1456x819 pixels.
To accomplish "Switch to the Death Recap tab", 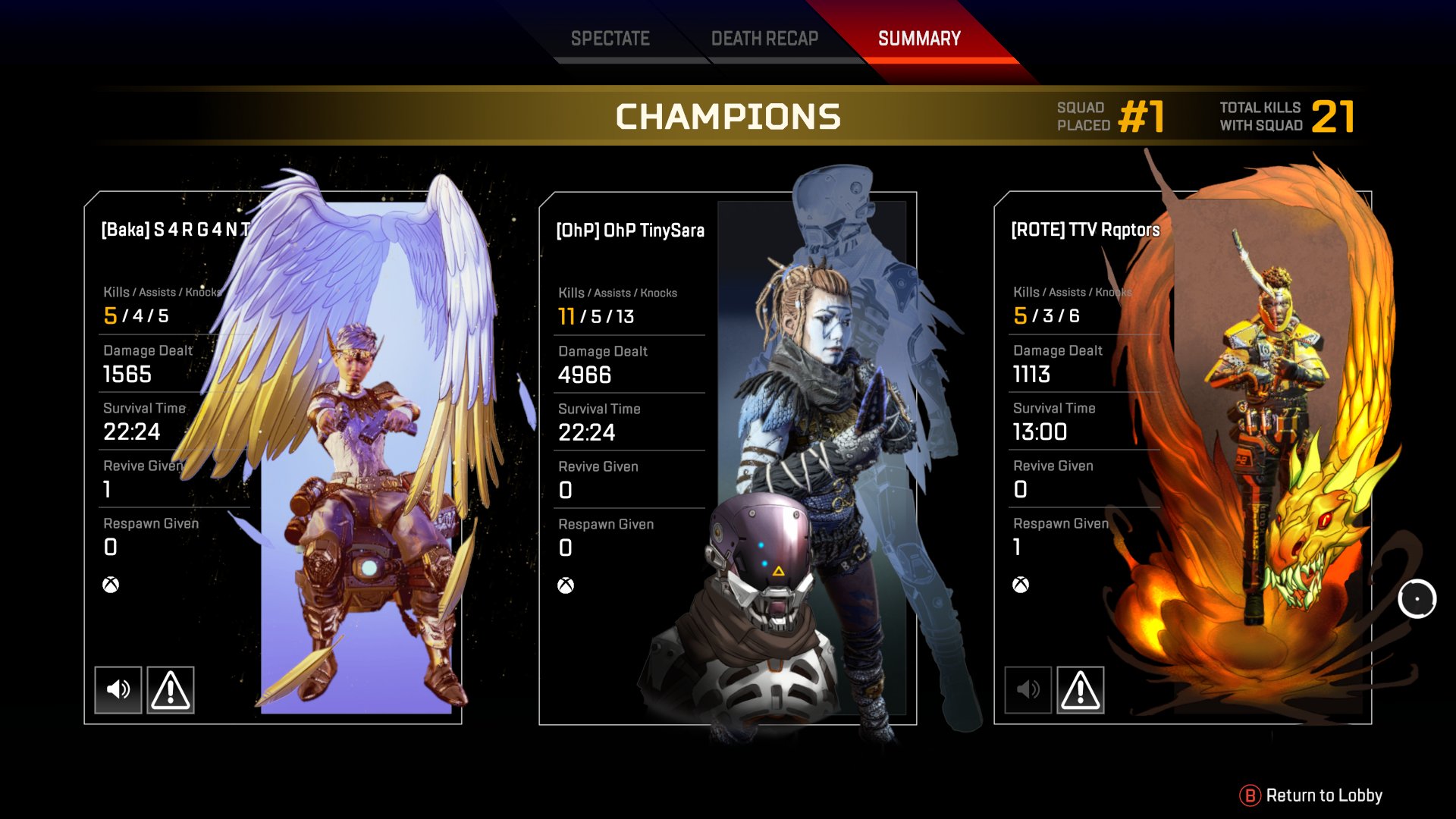I will [x=764, y=38].
